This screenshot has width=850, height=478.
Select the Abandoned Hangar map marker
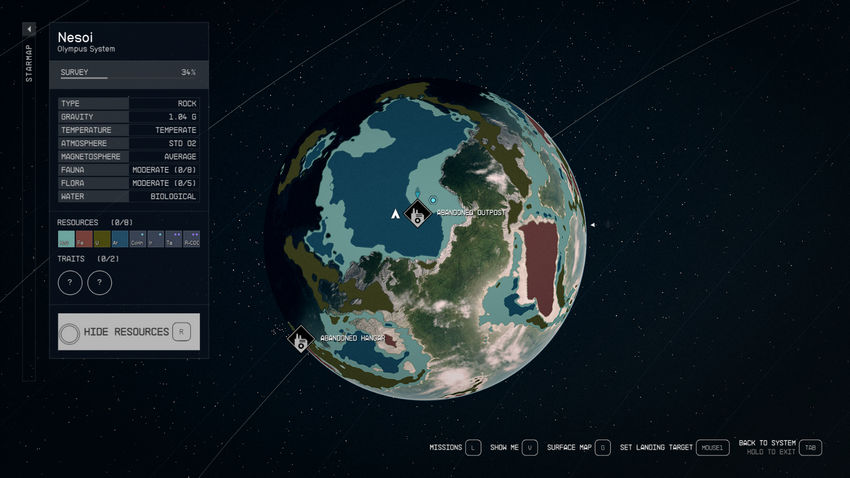click(x=300, y=339)
